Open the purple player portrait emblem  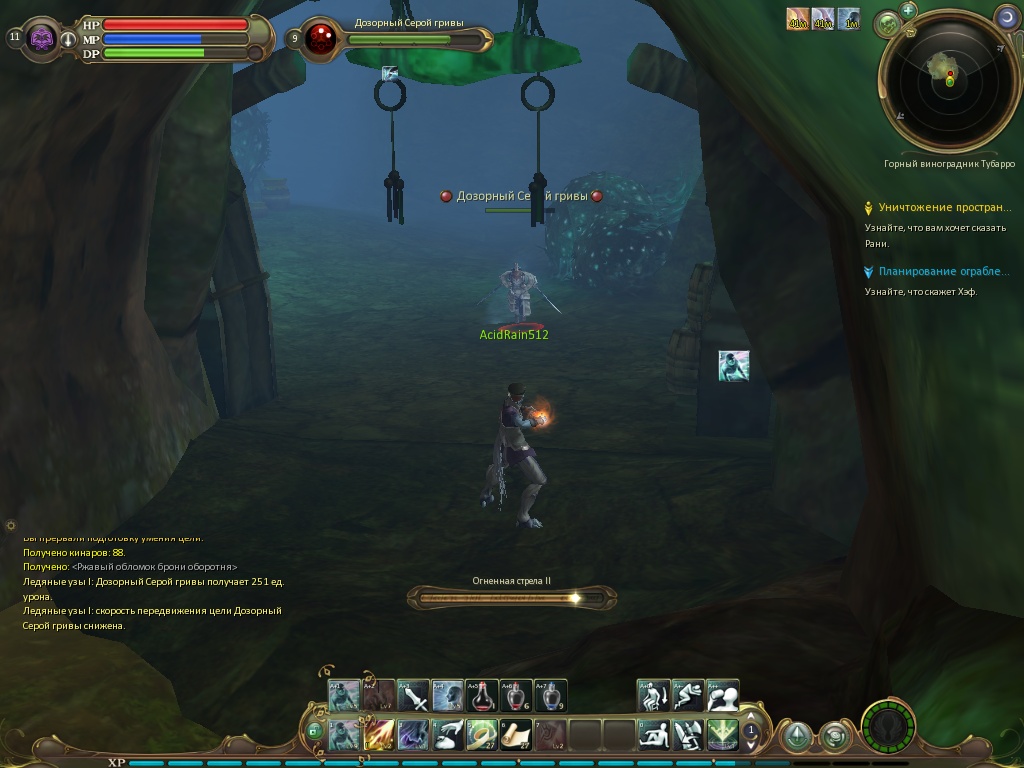tap(42, 39)
